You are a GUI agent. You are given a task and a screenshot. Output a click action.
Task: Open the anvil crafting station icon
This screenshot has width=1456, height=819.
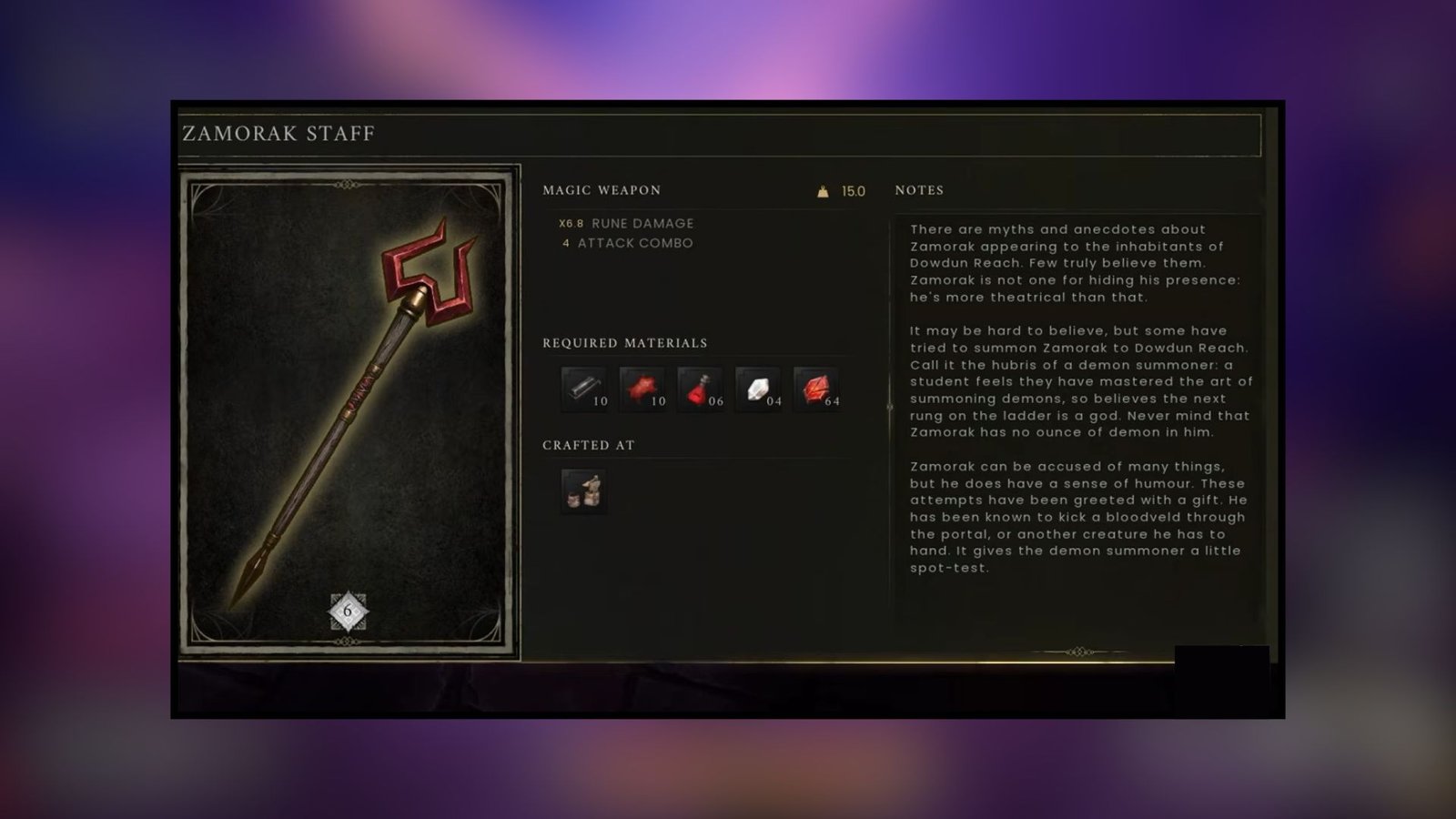click(584, 491)
